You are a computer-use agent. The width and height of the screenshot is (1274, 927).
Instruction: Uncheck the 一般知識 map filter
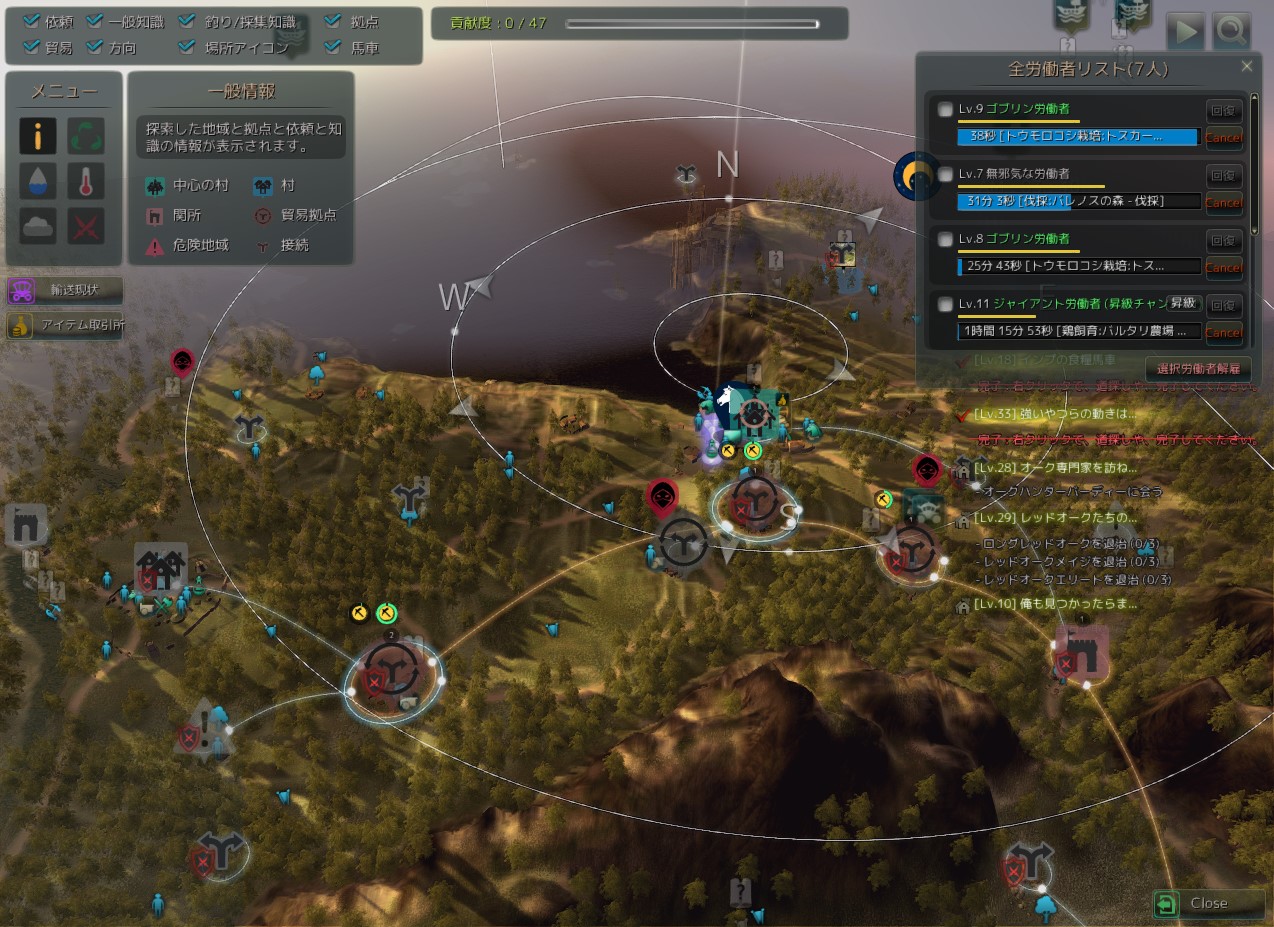[95, 21]
